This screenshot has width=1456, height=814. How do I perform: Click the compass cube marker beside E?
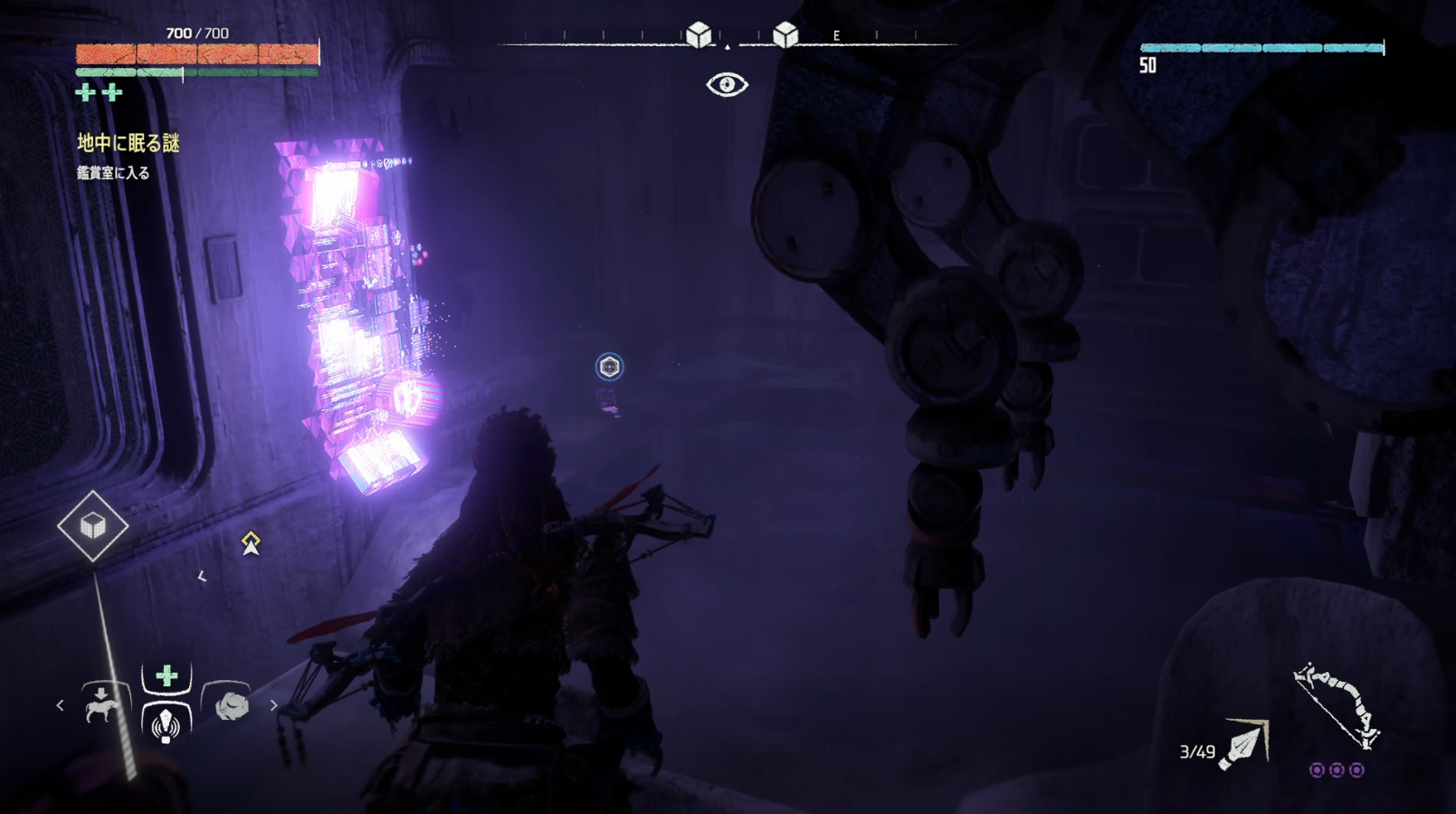[785, 35]
